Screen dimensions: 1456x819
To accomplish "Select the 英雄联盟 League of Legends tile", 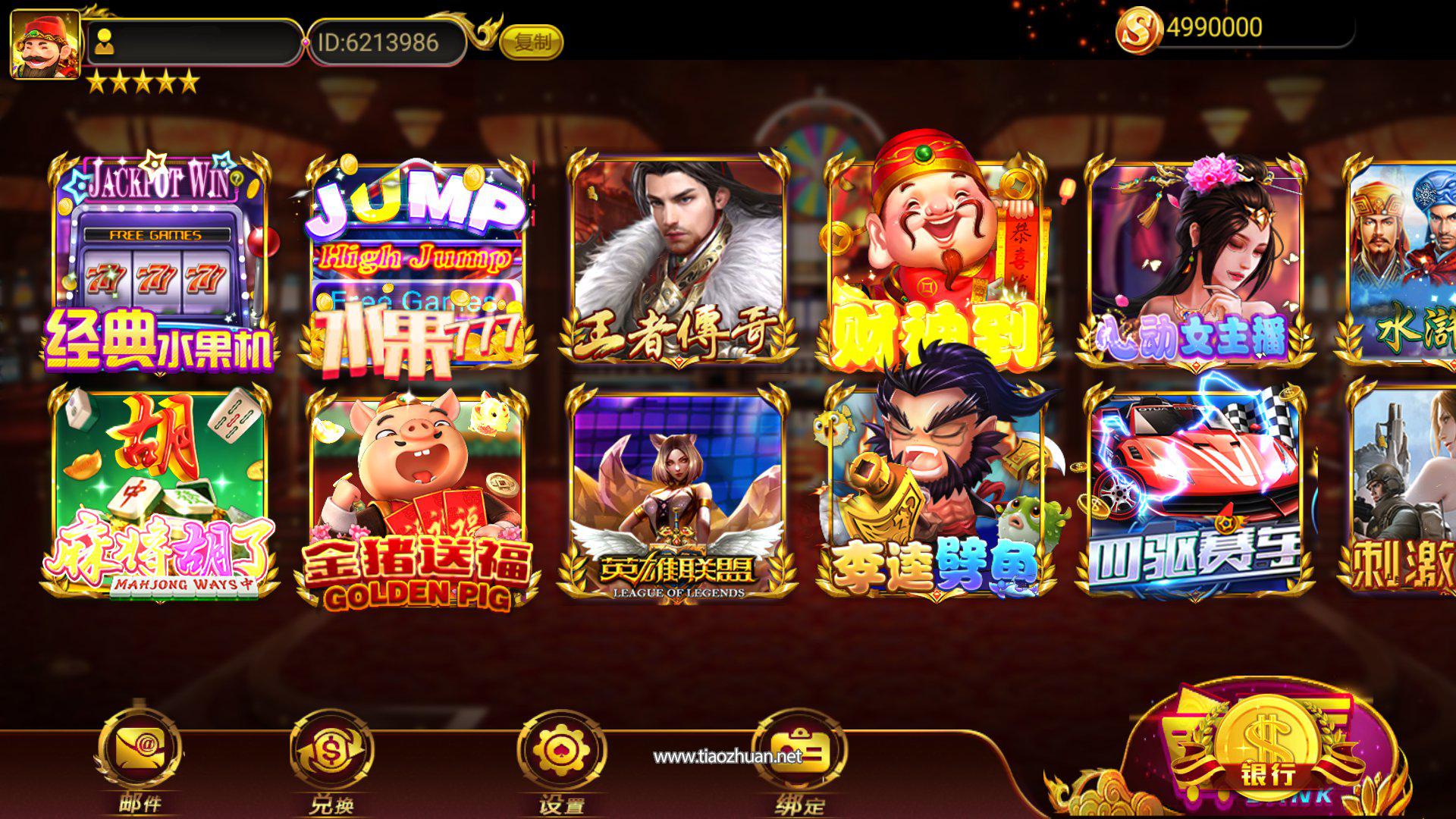I will pos(677,493).
